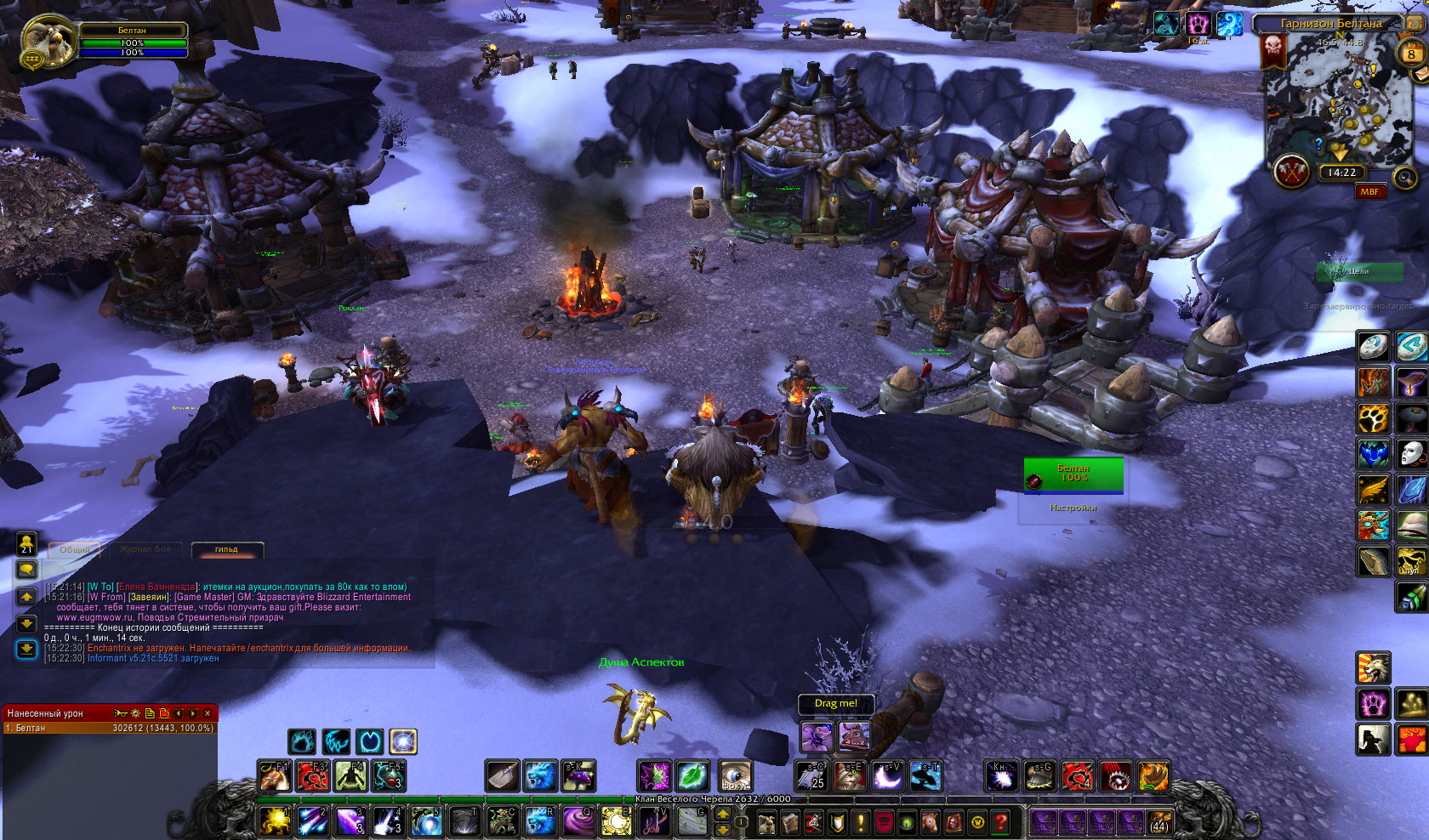
Task: Open the friends list icon showing 21
Action: pyautogui.click(x=26, y=543)
